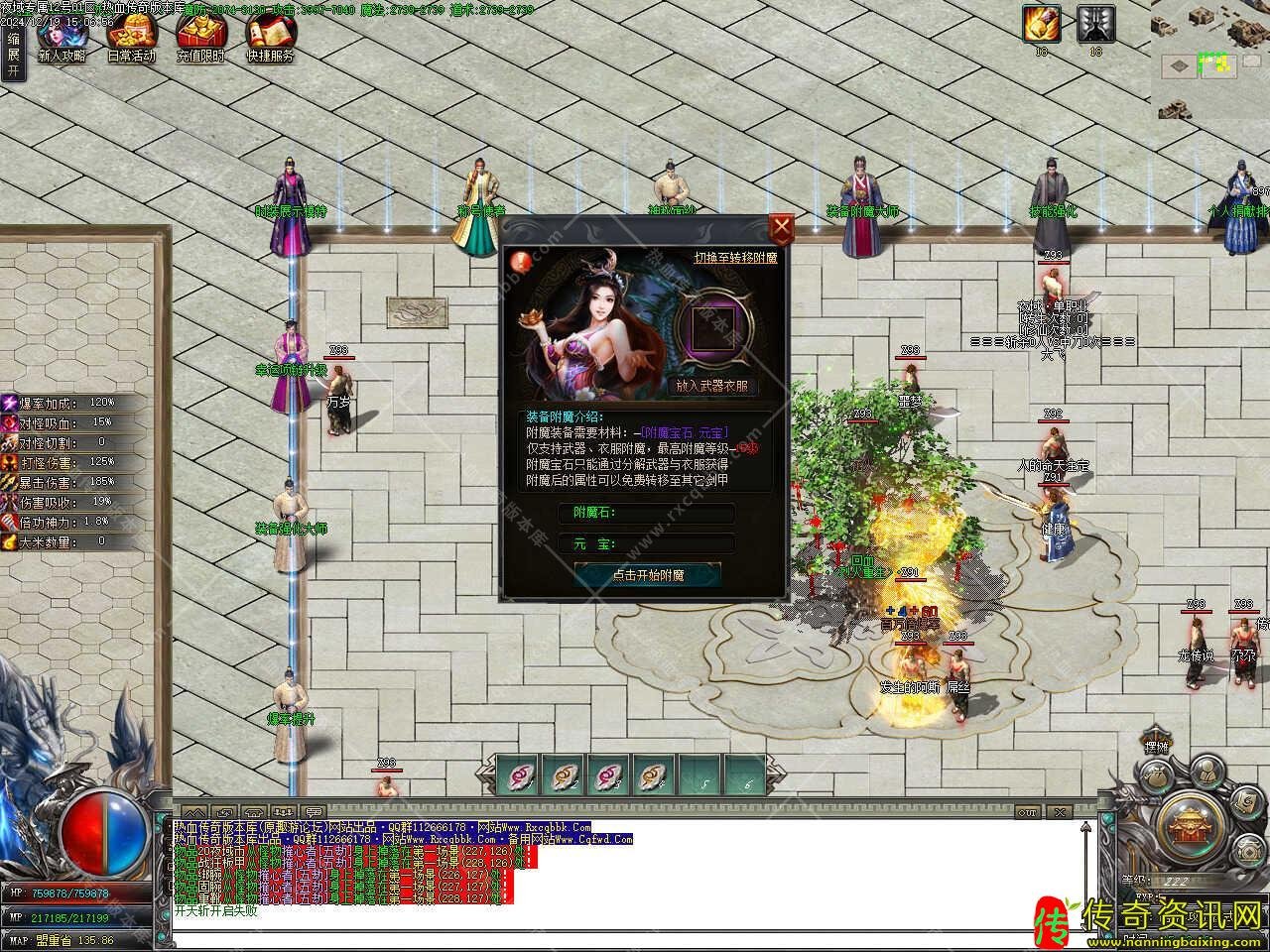
Task: Click the minimap in the corner
Action: (x=1210, y=59)
